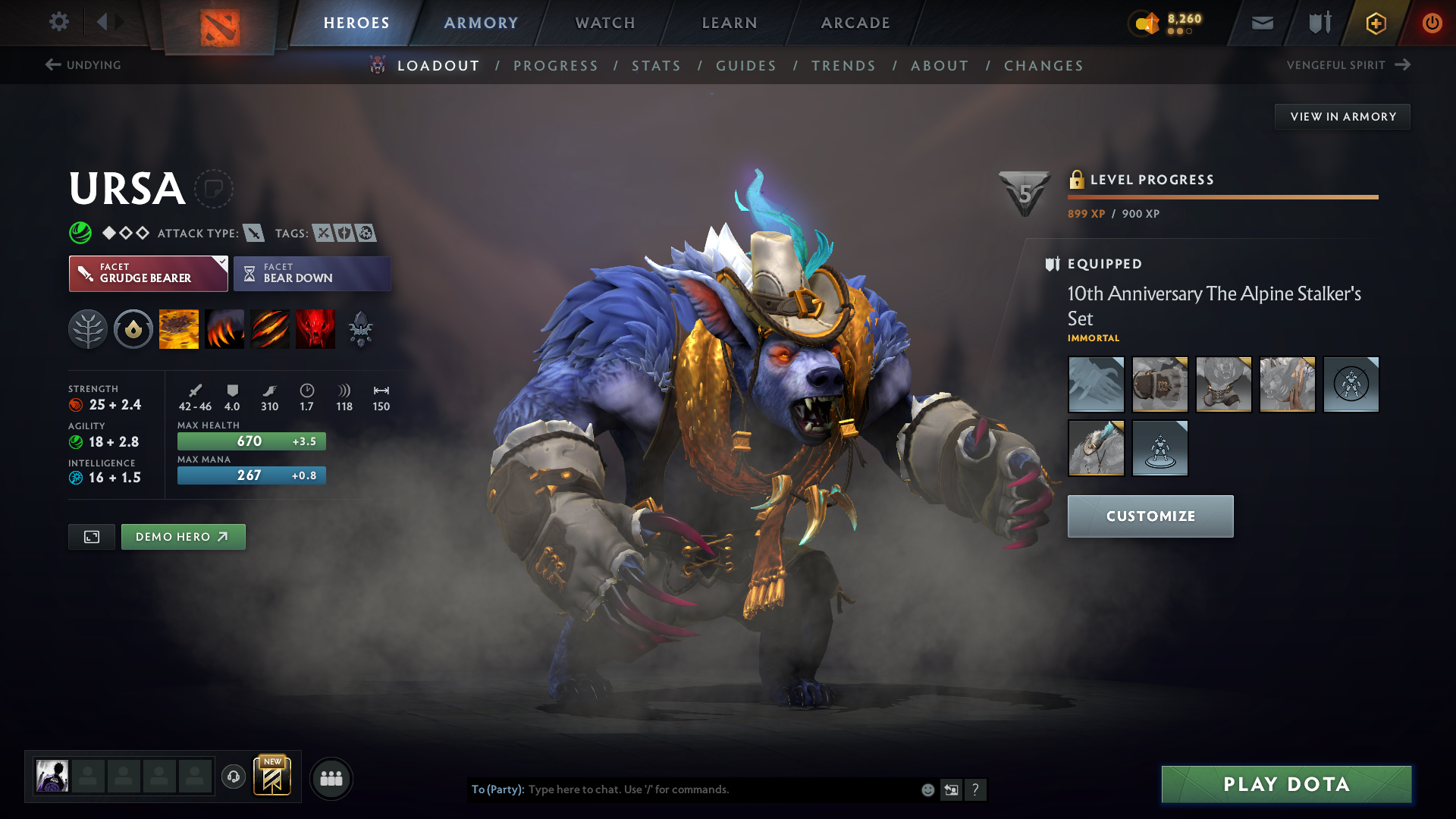Switch to the STATS tab

656,66
